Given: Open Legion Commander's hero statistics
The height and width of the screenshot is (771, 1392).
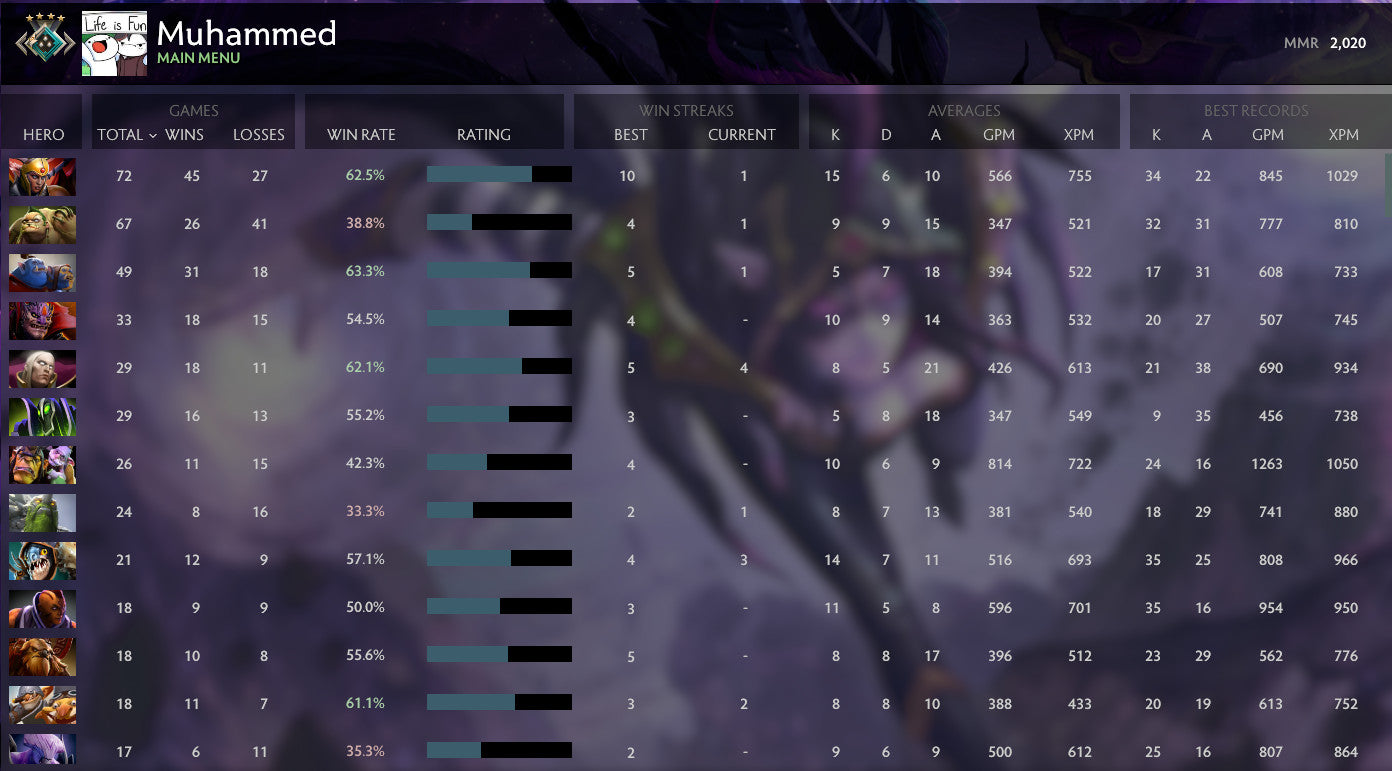Looking at the screenshot, I should [x=42, y=176].
